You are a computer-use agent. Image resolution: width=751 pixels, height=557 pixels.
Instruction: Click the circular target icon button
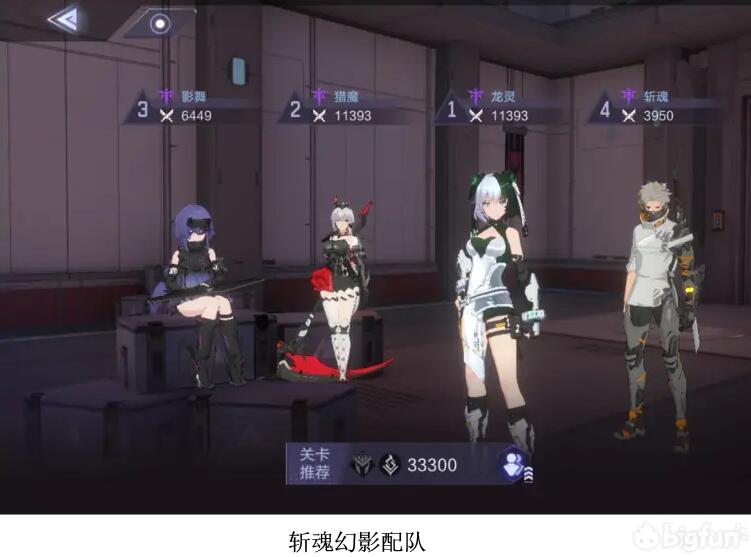pyautogui.click(x=159, y=22)
